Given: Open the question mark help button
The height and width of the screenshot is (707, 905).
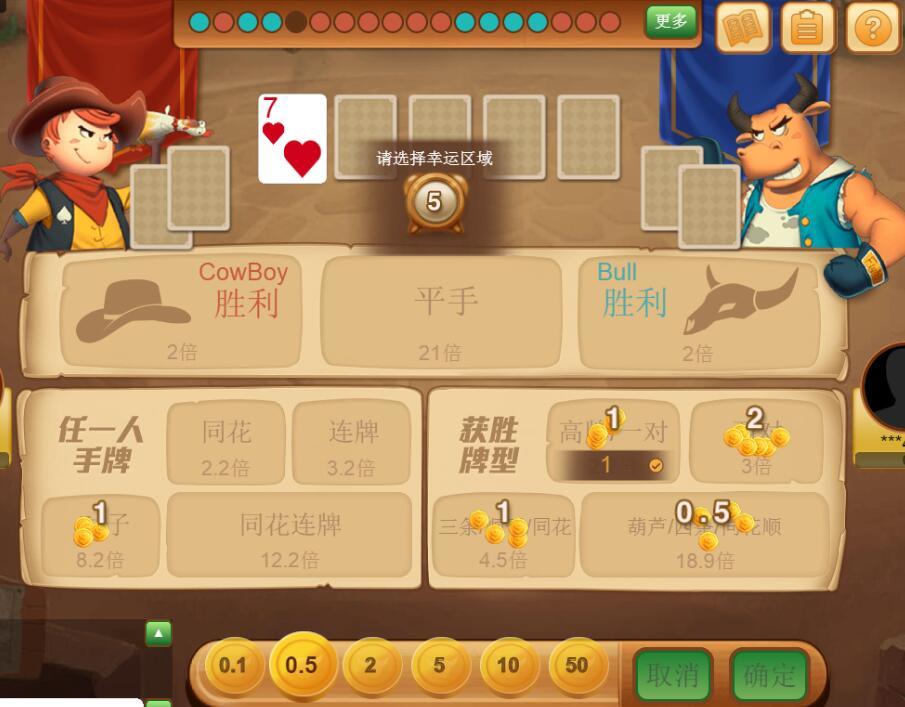Looking at the screenshot, I should click(x=872, y=28).
